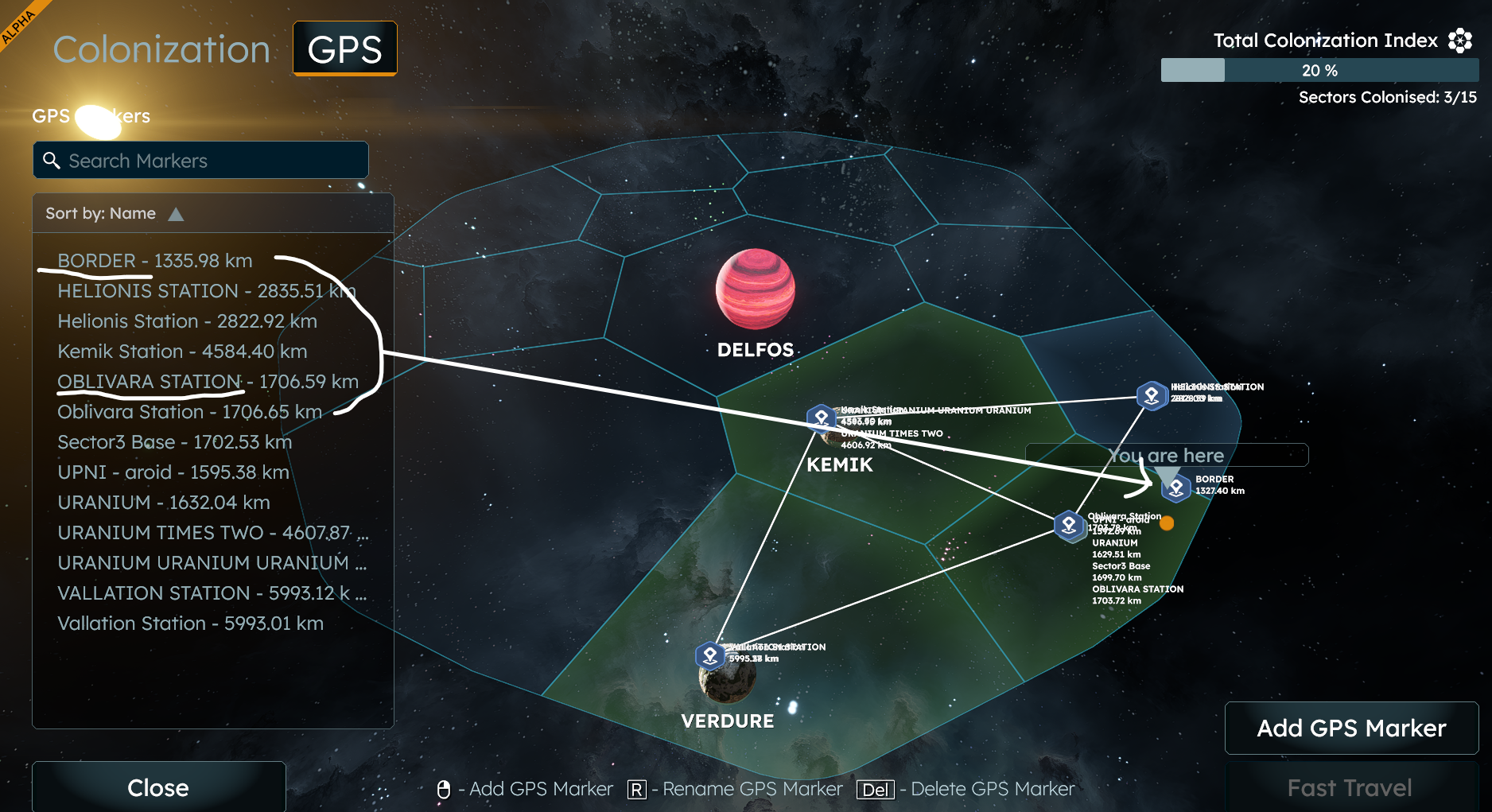Select the URANIUM TIMES TWO list entry
Viewport: 1492px width, 812px height.
coord(204,533)
